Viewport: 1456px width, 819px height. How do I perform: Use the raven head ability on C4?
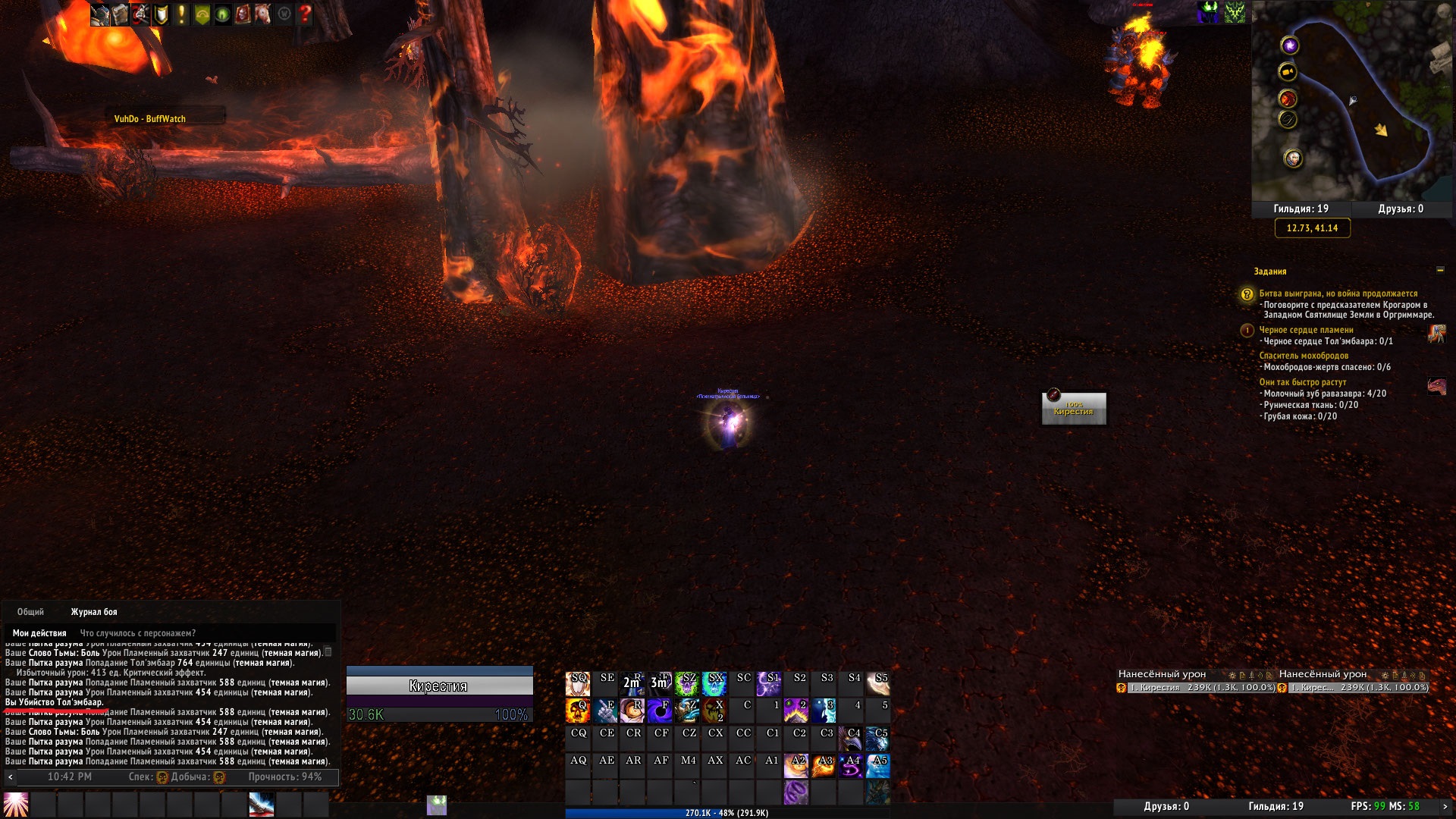[x=851, y=738]
